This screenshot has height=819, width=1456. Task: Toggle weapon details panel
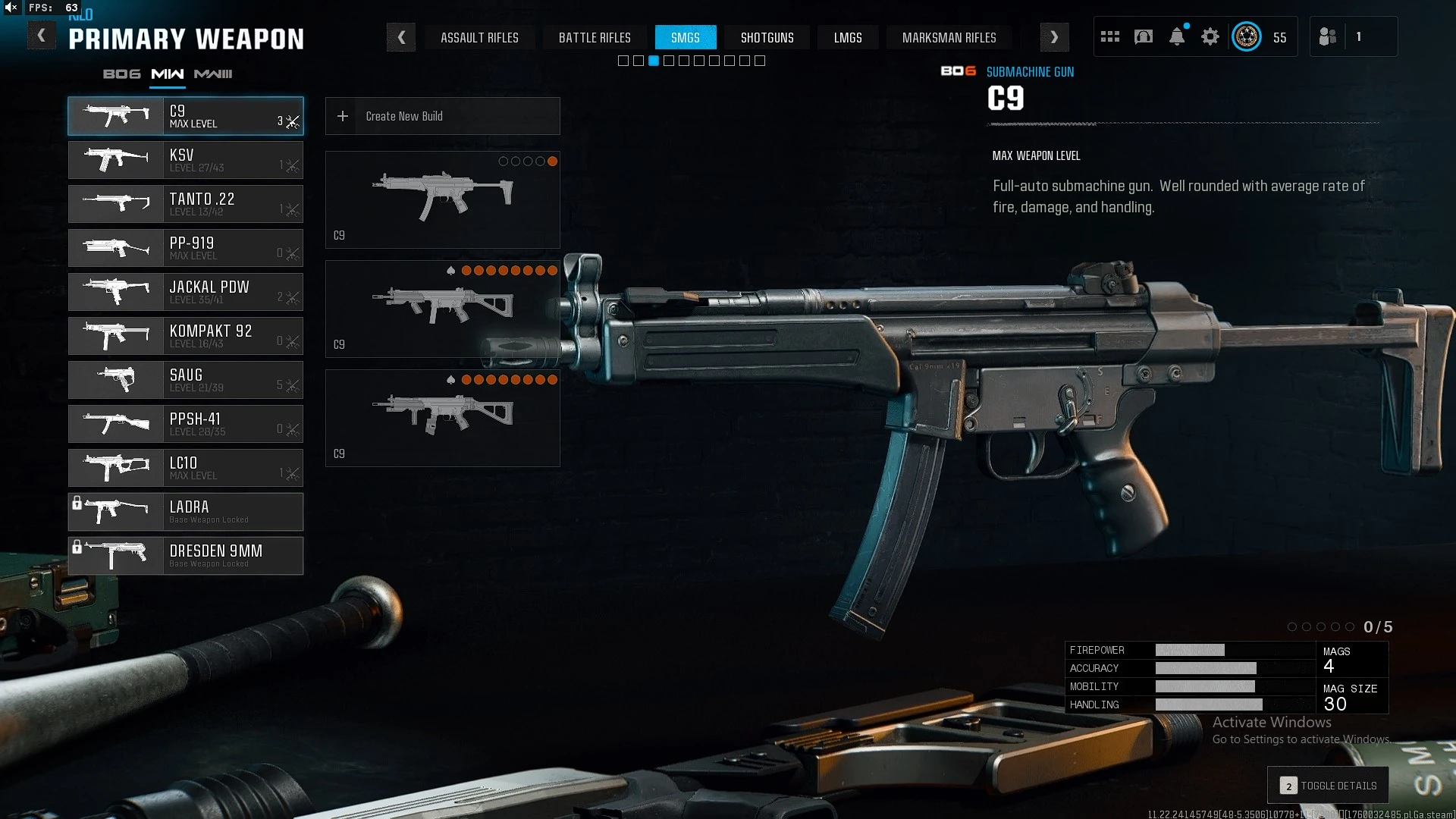point(1328,786)
